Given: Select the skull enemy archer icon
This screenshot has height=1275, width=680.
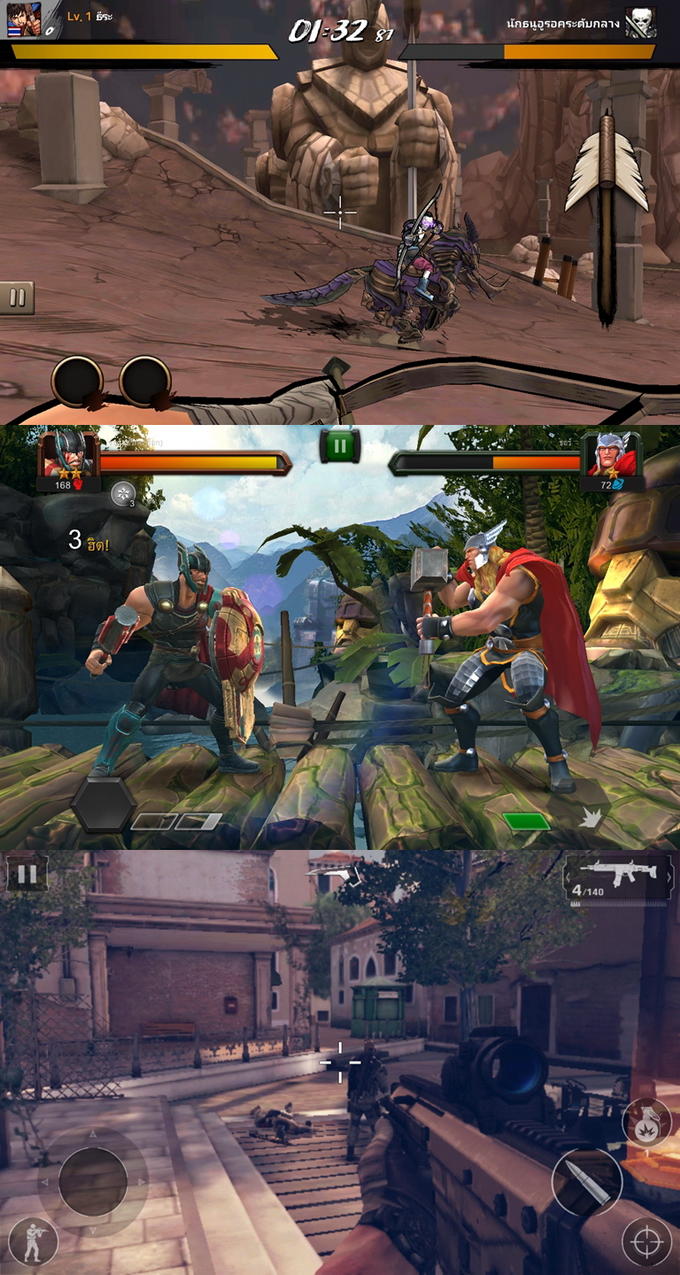Looking at the screenshot, I should [641, 23].
